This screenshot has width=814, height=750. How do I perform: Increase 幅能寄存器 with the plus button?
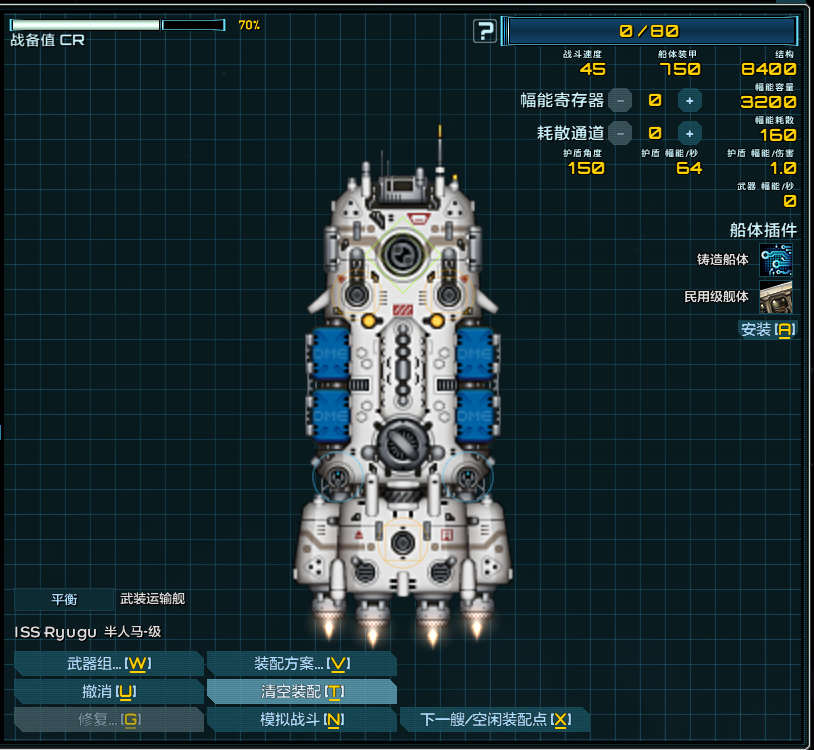(689, 100)
